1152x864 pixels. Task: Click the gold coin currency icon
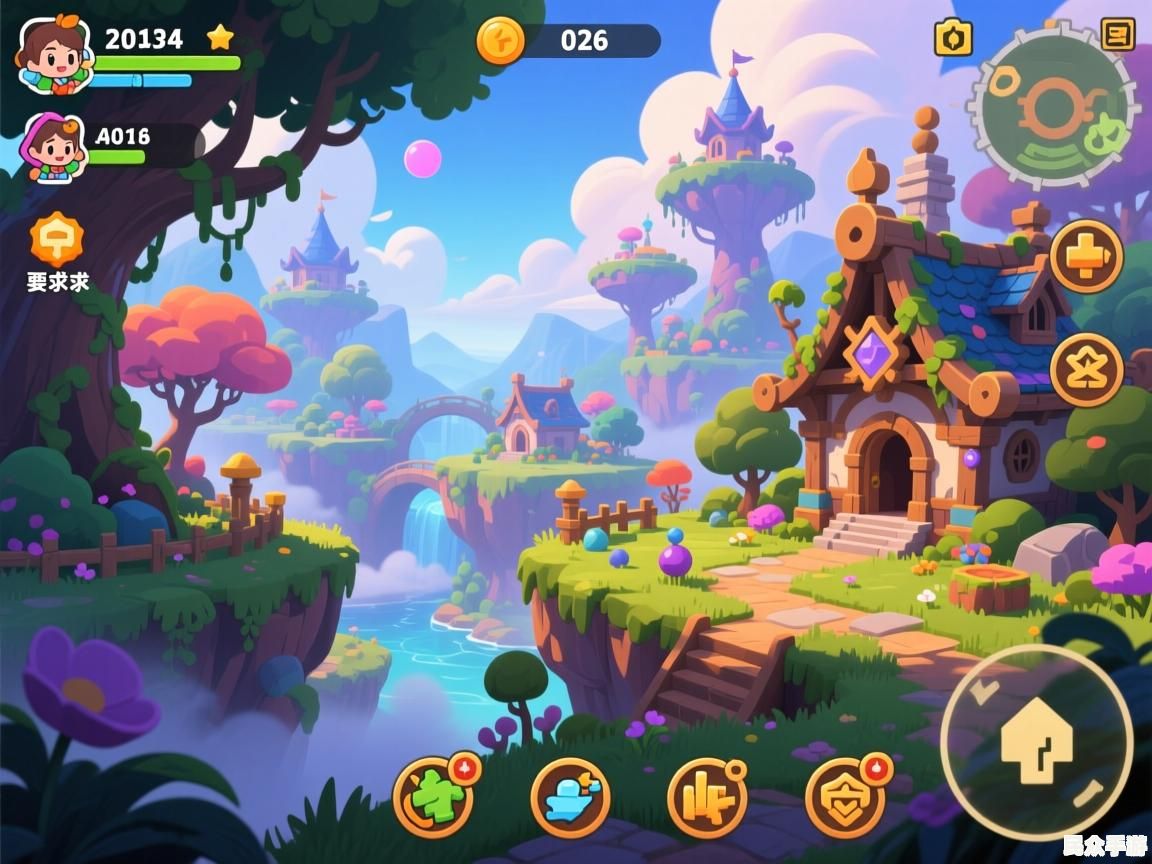click(500, 41)
